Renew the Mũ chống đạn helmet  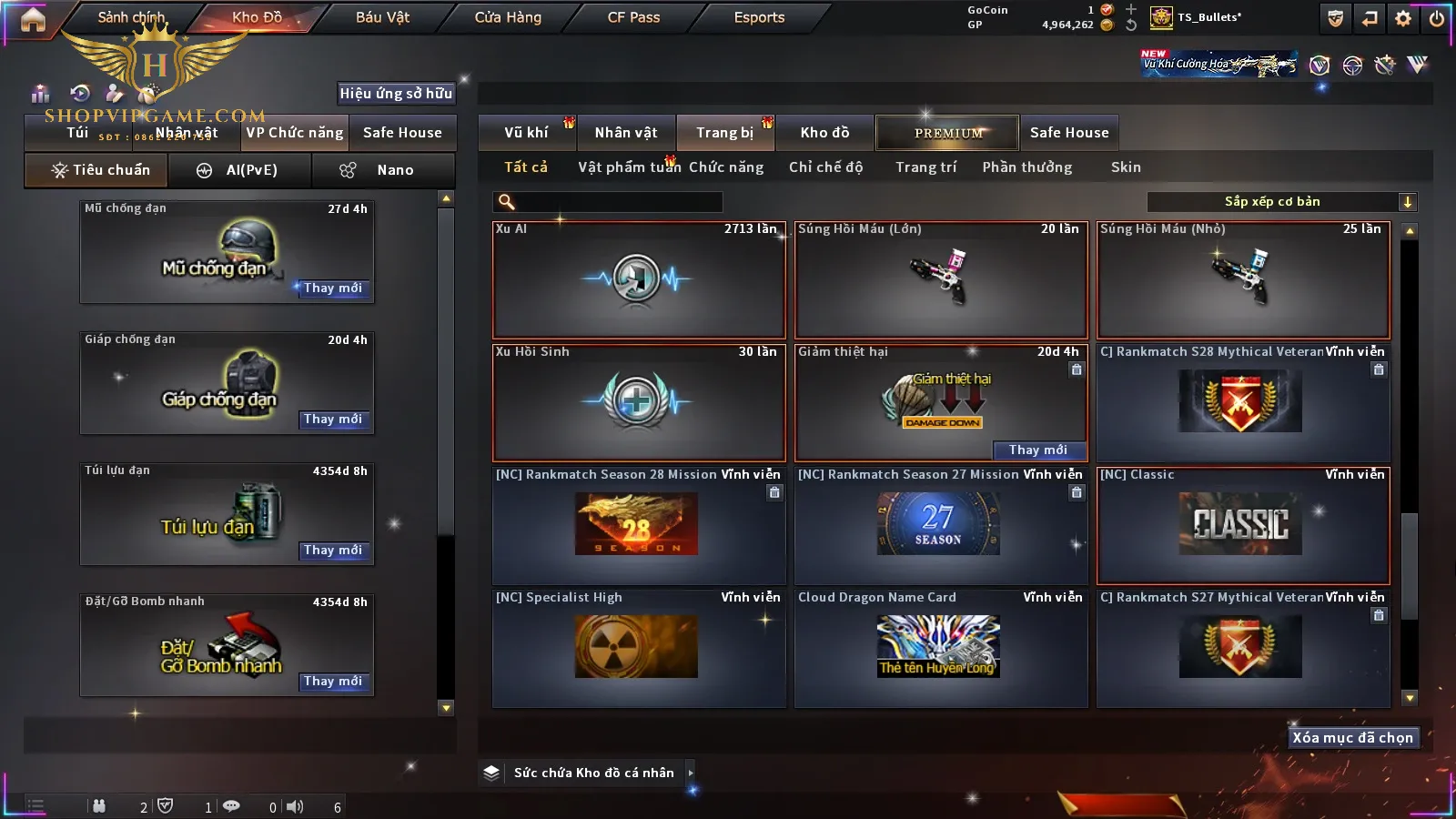point(333,288)
